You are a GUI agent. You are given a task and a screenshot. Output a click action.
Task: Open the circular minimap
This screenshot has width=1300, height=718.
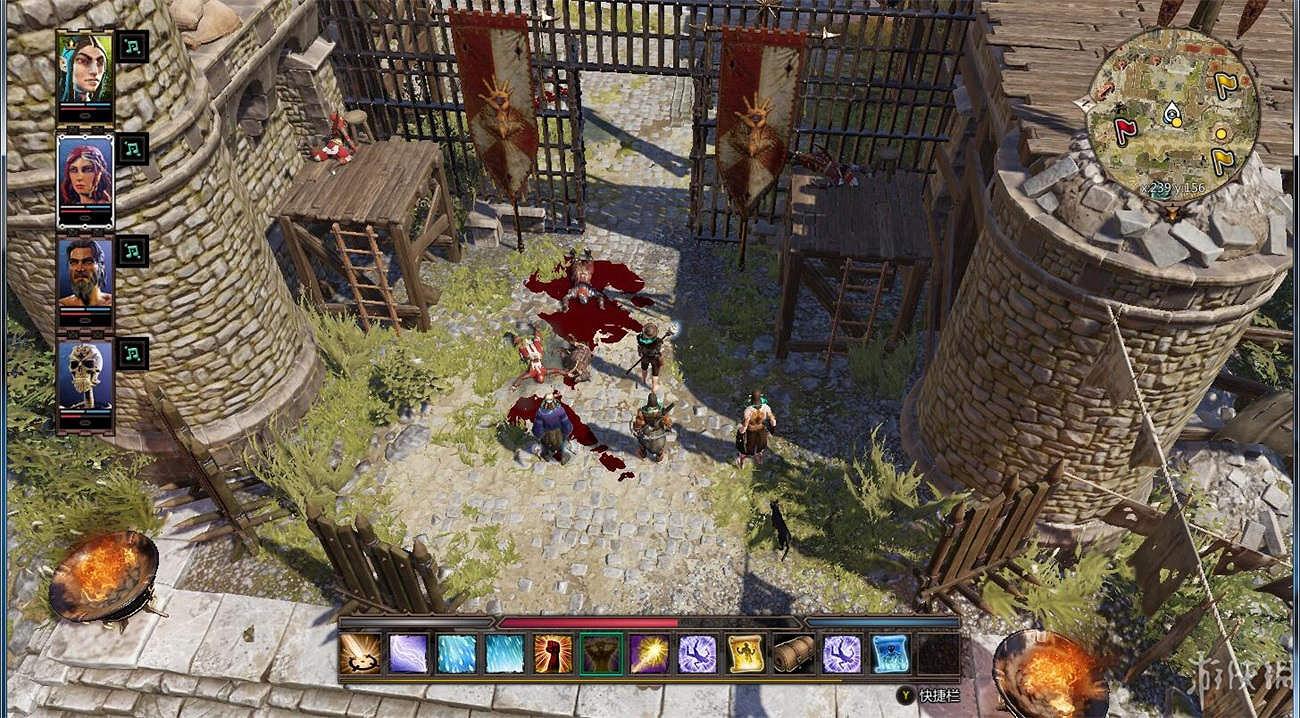[x=1172, y=115]
